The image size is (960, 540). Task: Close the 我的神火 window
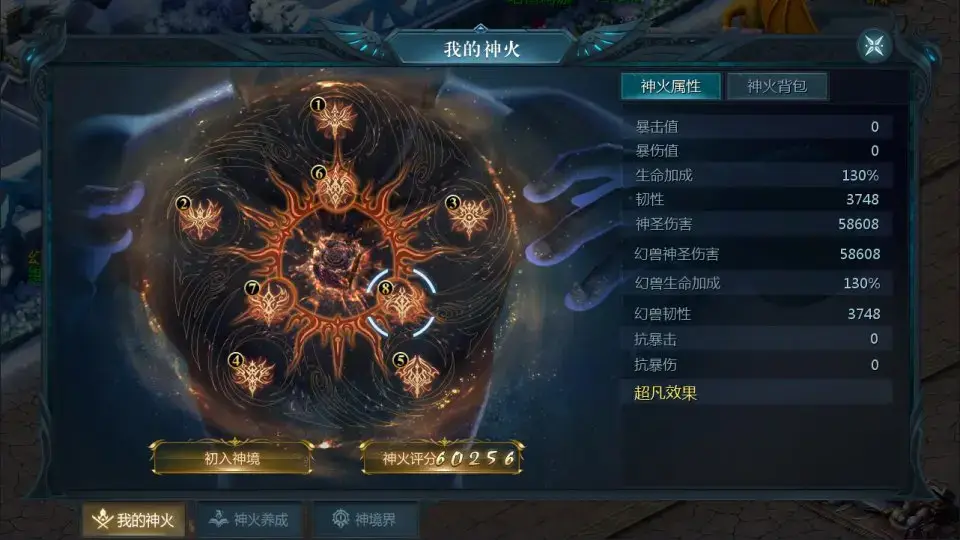coord(873,46)
